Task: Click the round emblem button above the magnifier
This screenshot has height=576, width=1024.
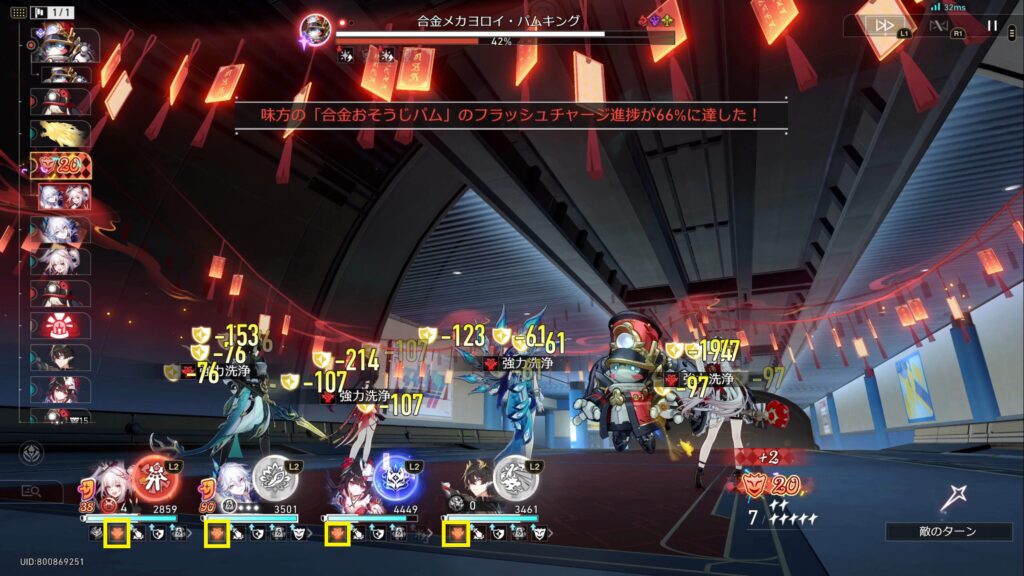Action: click(32, 453)
